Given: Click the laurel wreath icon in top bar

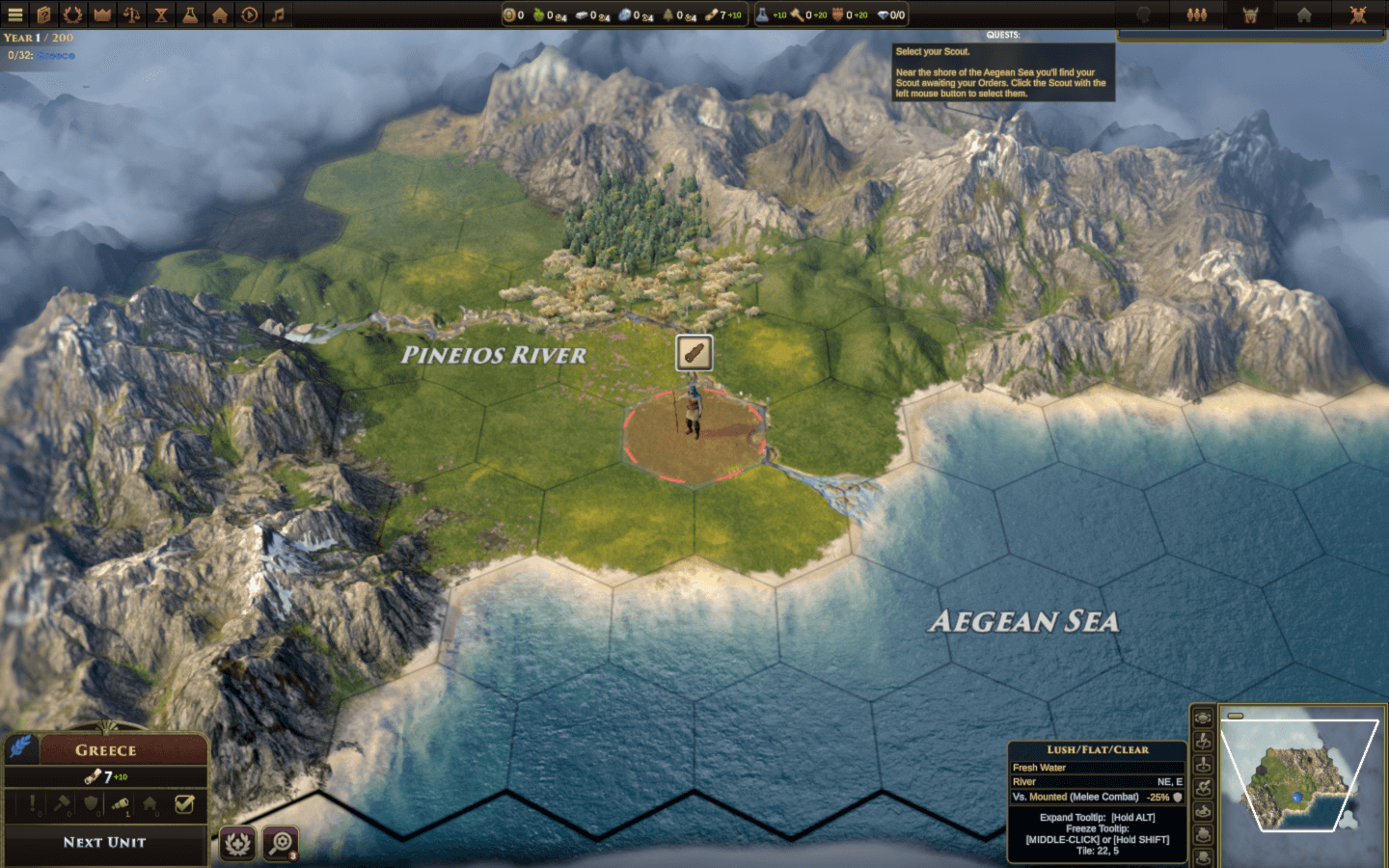Looking at the screenshot, I should (x=72, y=14).
